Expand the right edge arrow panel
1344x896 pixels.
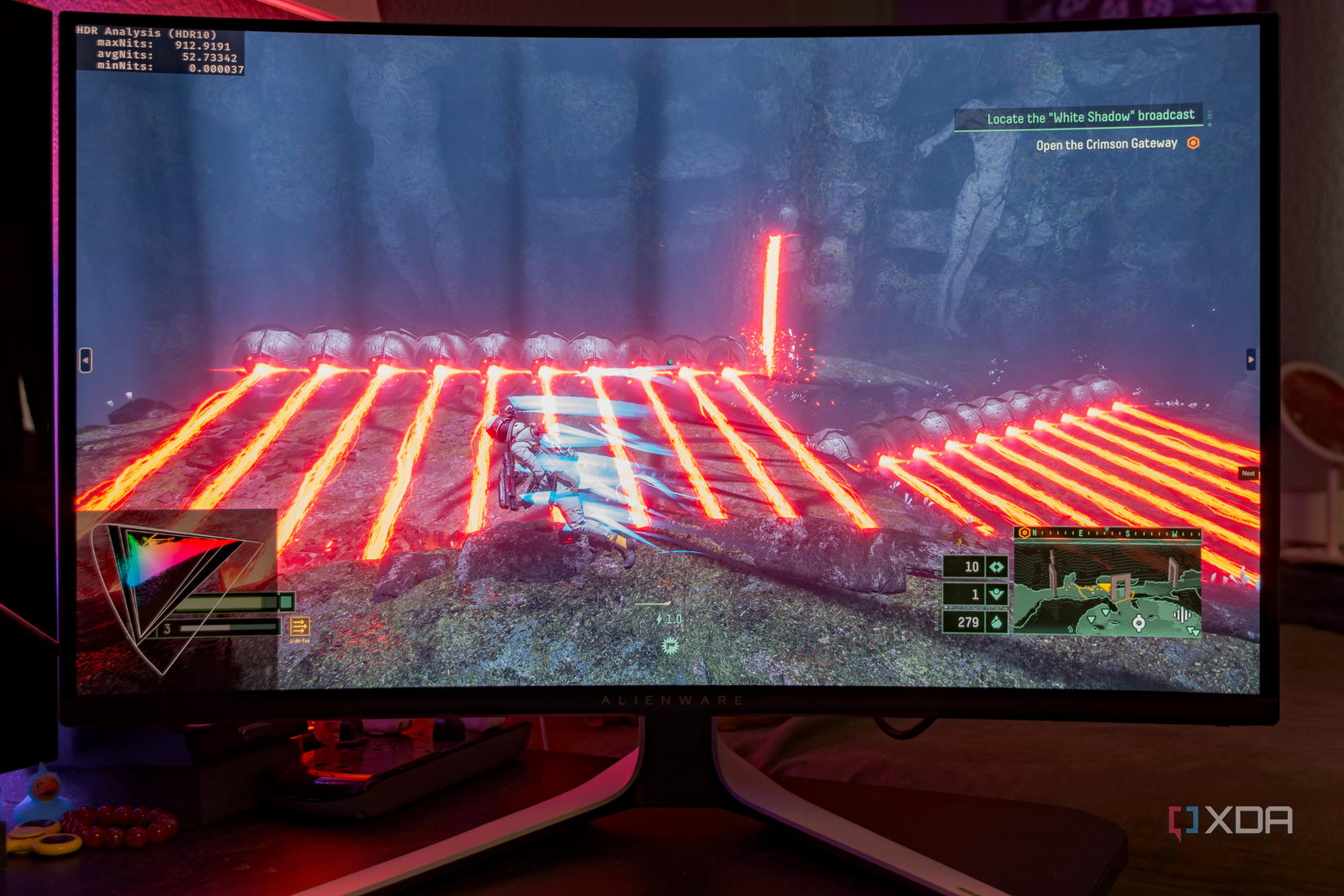pyautogui.click(x=1252, y=358)
